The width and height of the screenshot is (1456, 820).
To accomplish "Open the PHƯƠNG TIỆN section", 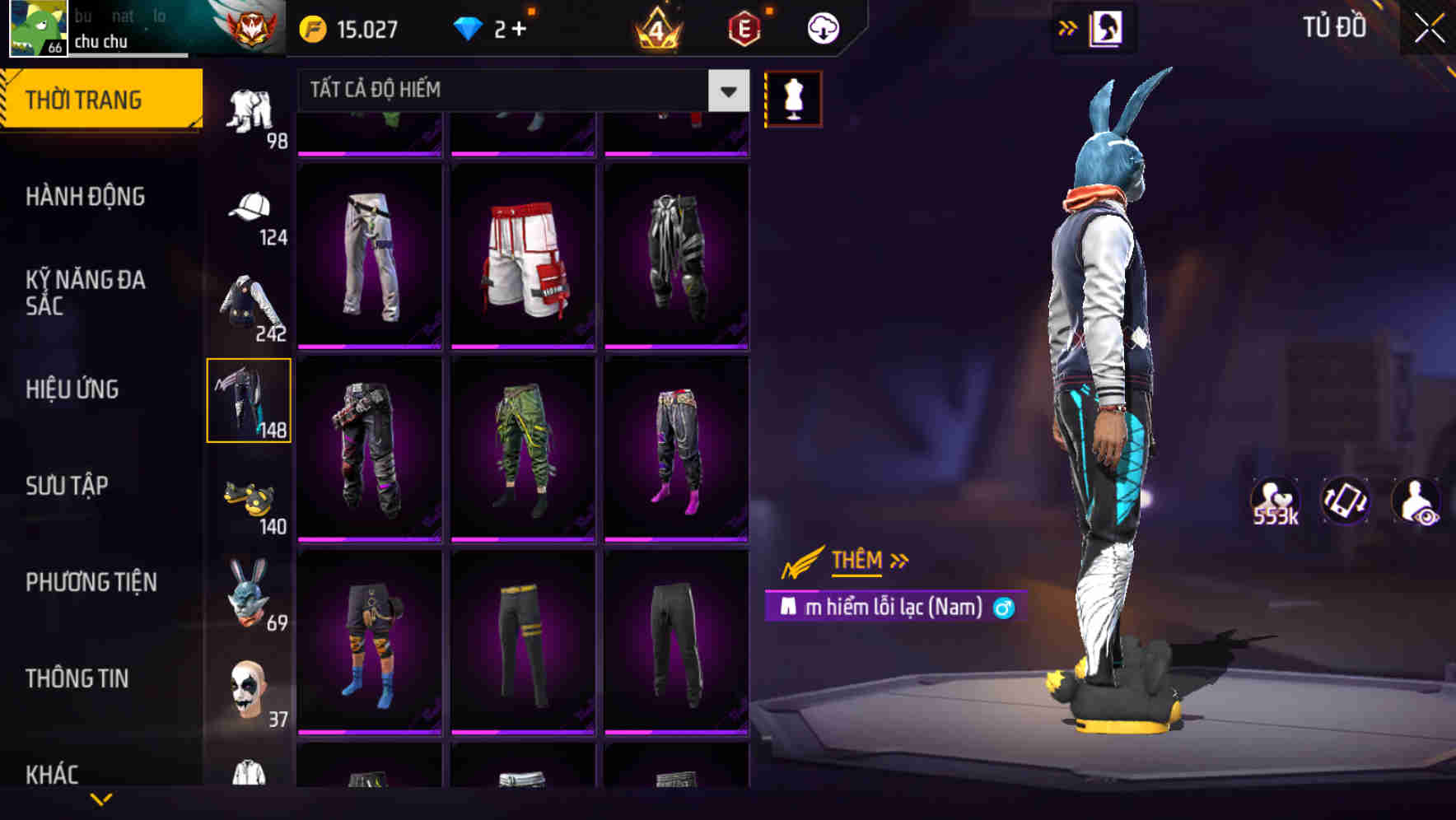I will pyautogui.click(x=91, y=581).
